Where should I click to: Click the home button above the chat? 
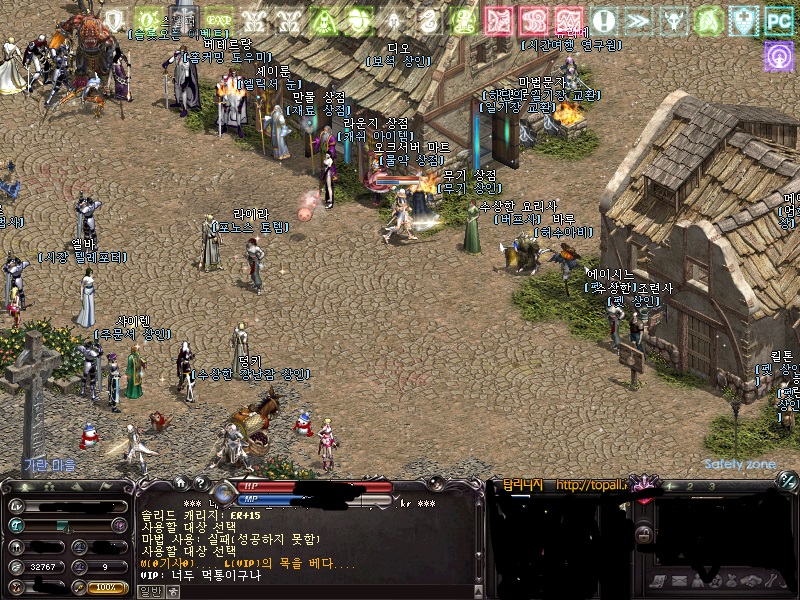pyautogui.click(x=181, y=484)
